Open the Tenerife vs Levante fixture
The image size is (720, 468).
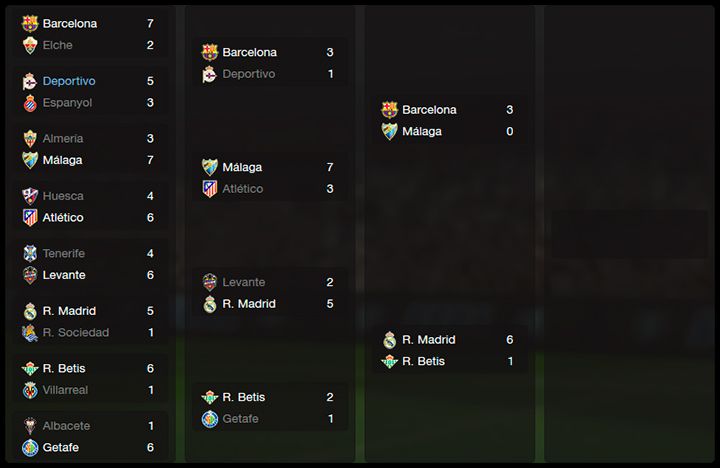[x=92, y=264]
